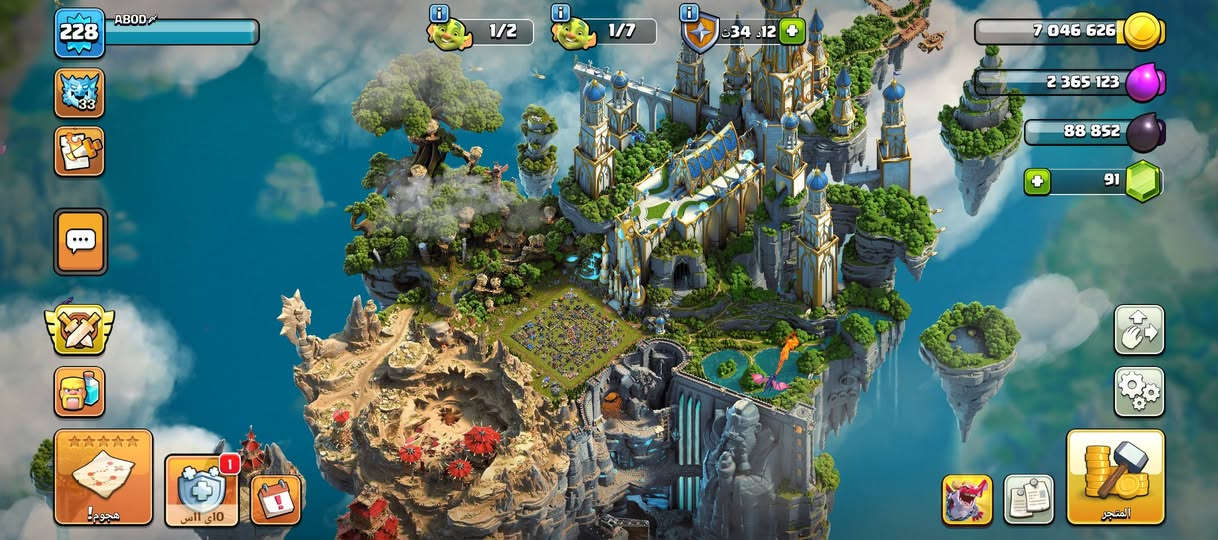Show info for the shield timer
The image size is (1218, 540).
pos(688,13)
